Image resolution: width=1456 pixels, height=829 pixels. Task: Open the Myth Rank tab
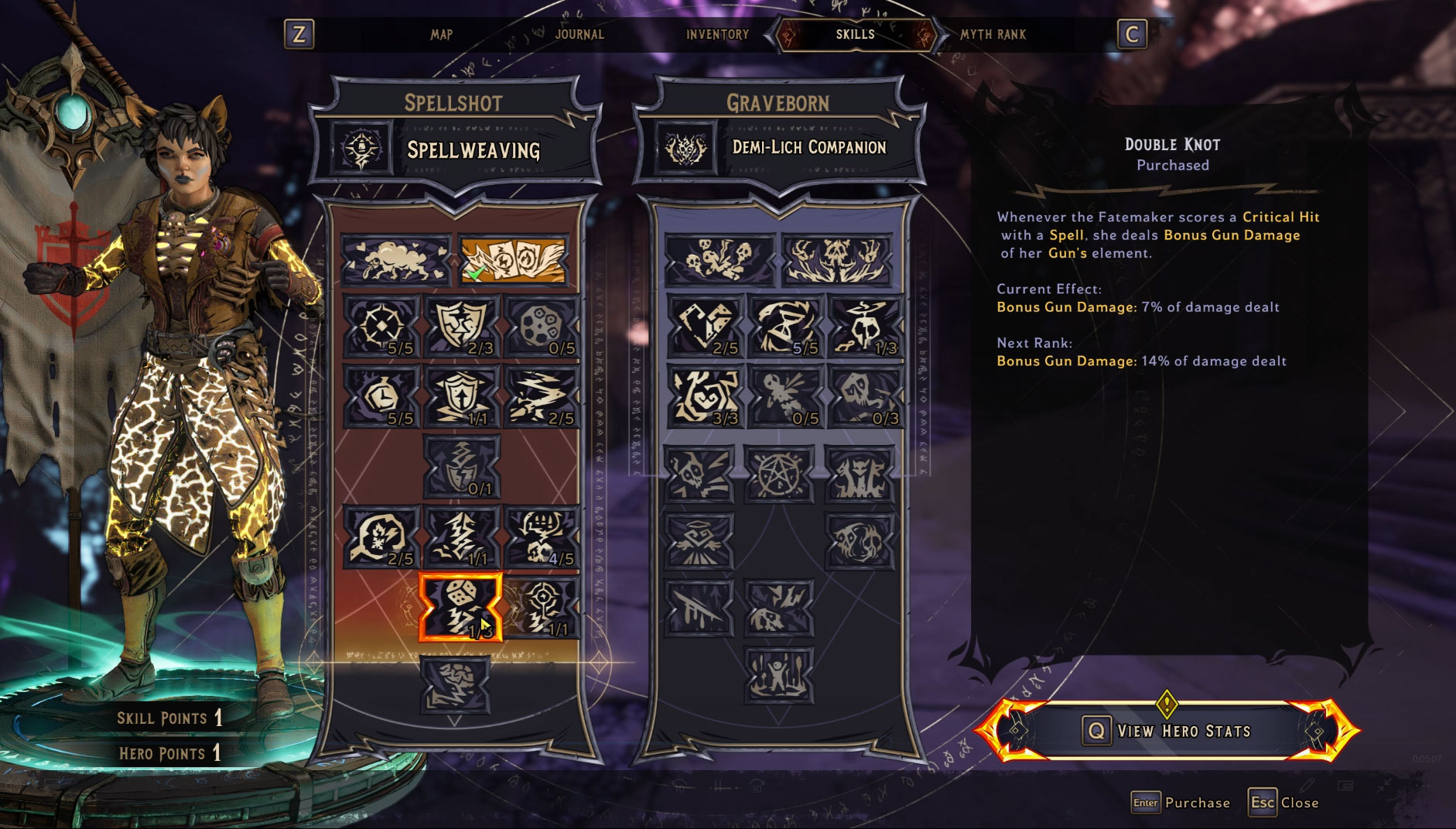993,34
